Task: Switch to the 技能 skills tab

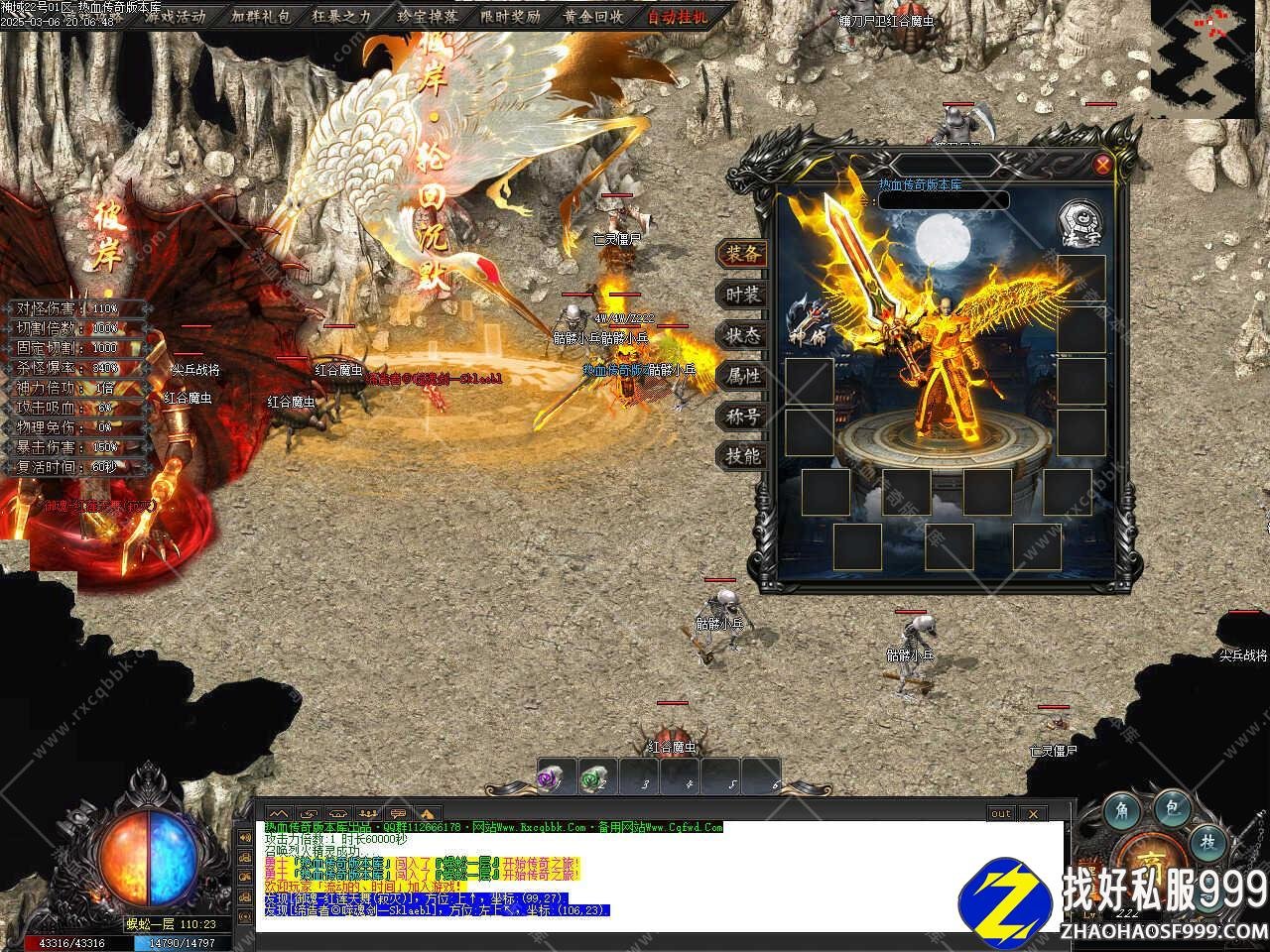Action: click(741, 456)
